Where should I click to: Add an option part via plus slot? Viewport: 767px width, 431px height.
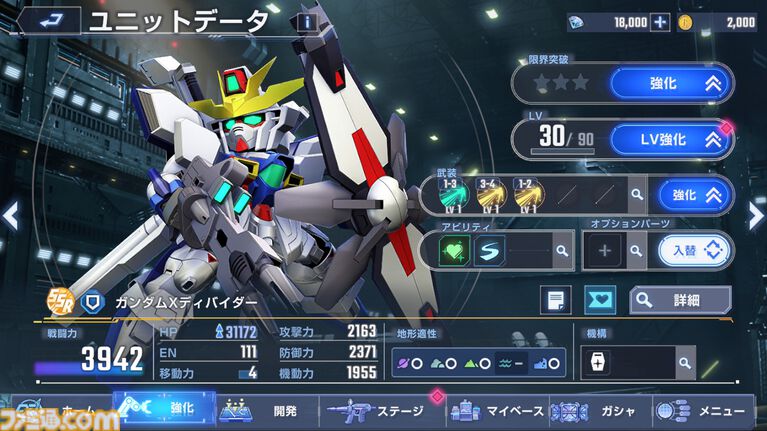(604, 250)
